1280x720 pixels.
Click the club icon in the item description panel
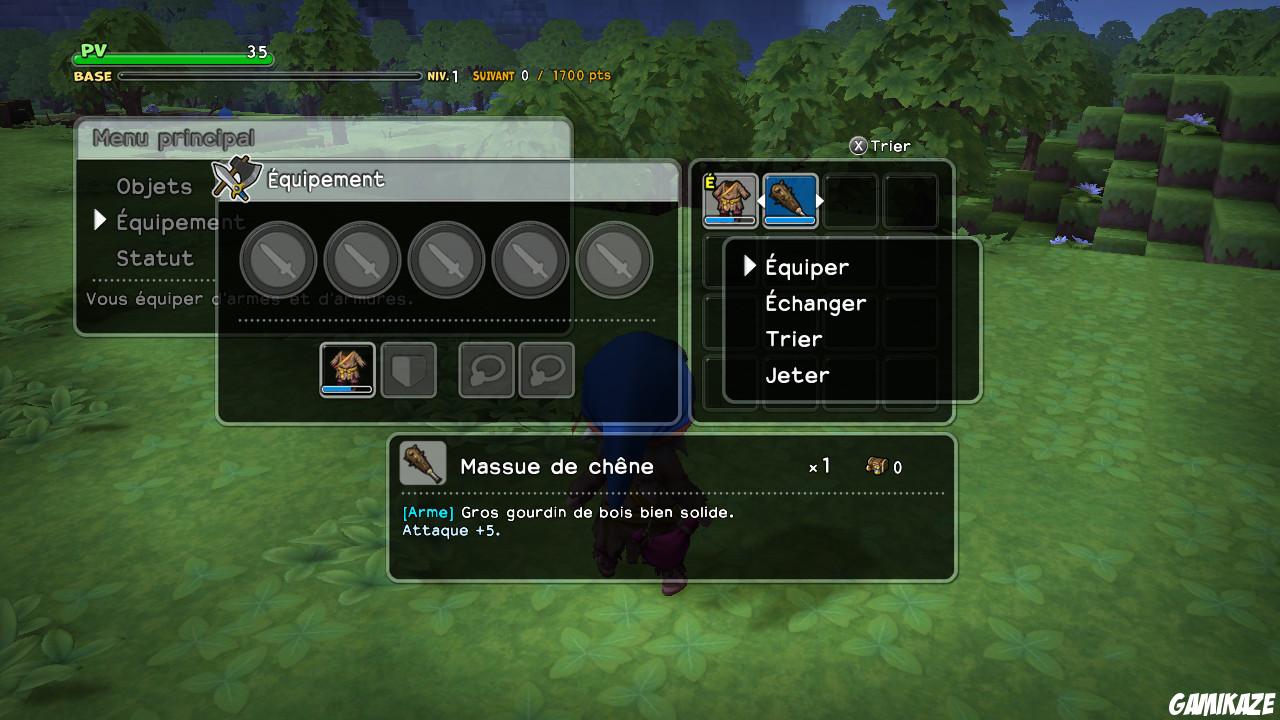(423, 465)
